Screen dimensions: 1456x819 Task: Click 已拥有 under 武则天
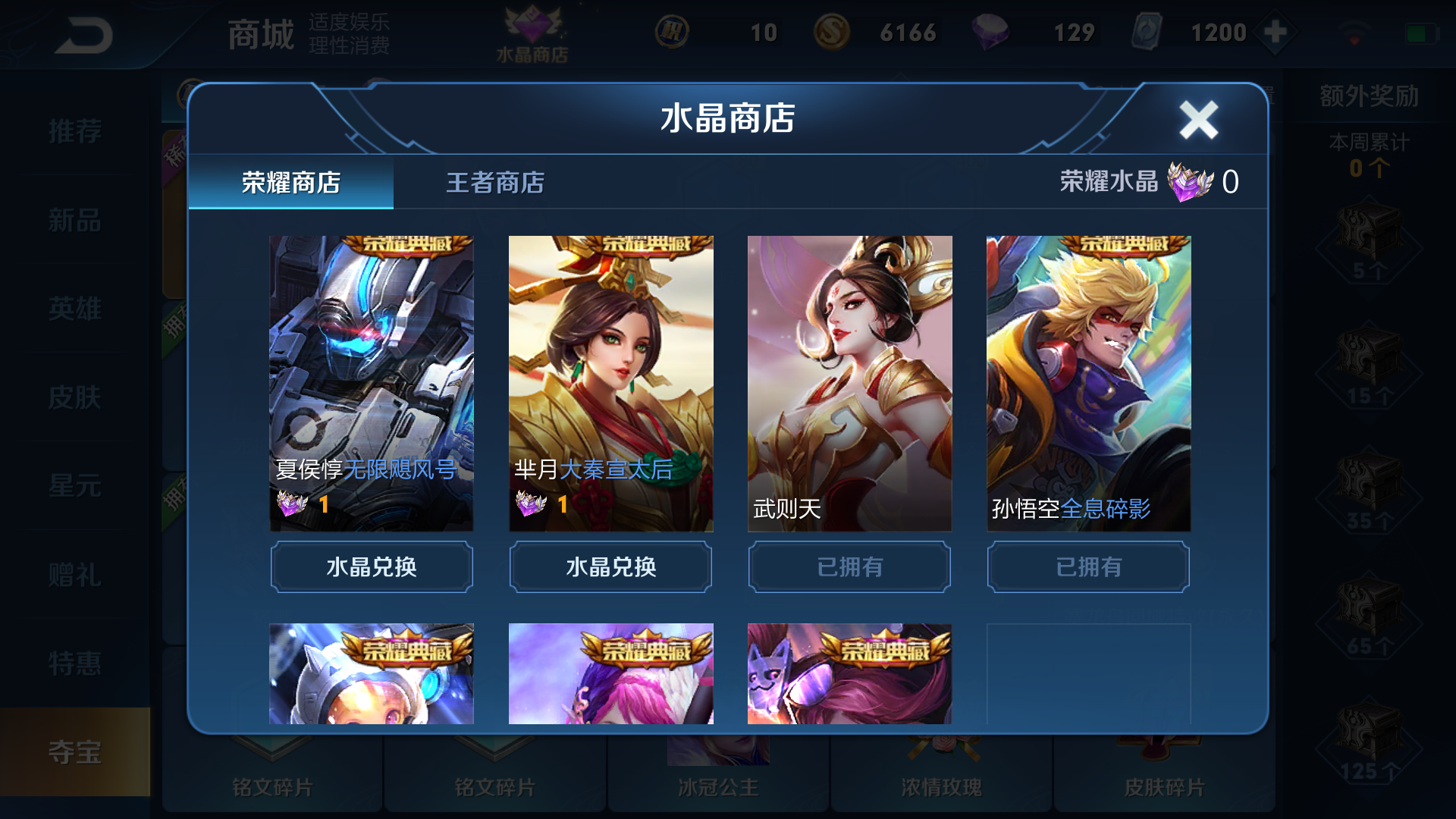[x=849, y=566]
